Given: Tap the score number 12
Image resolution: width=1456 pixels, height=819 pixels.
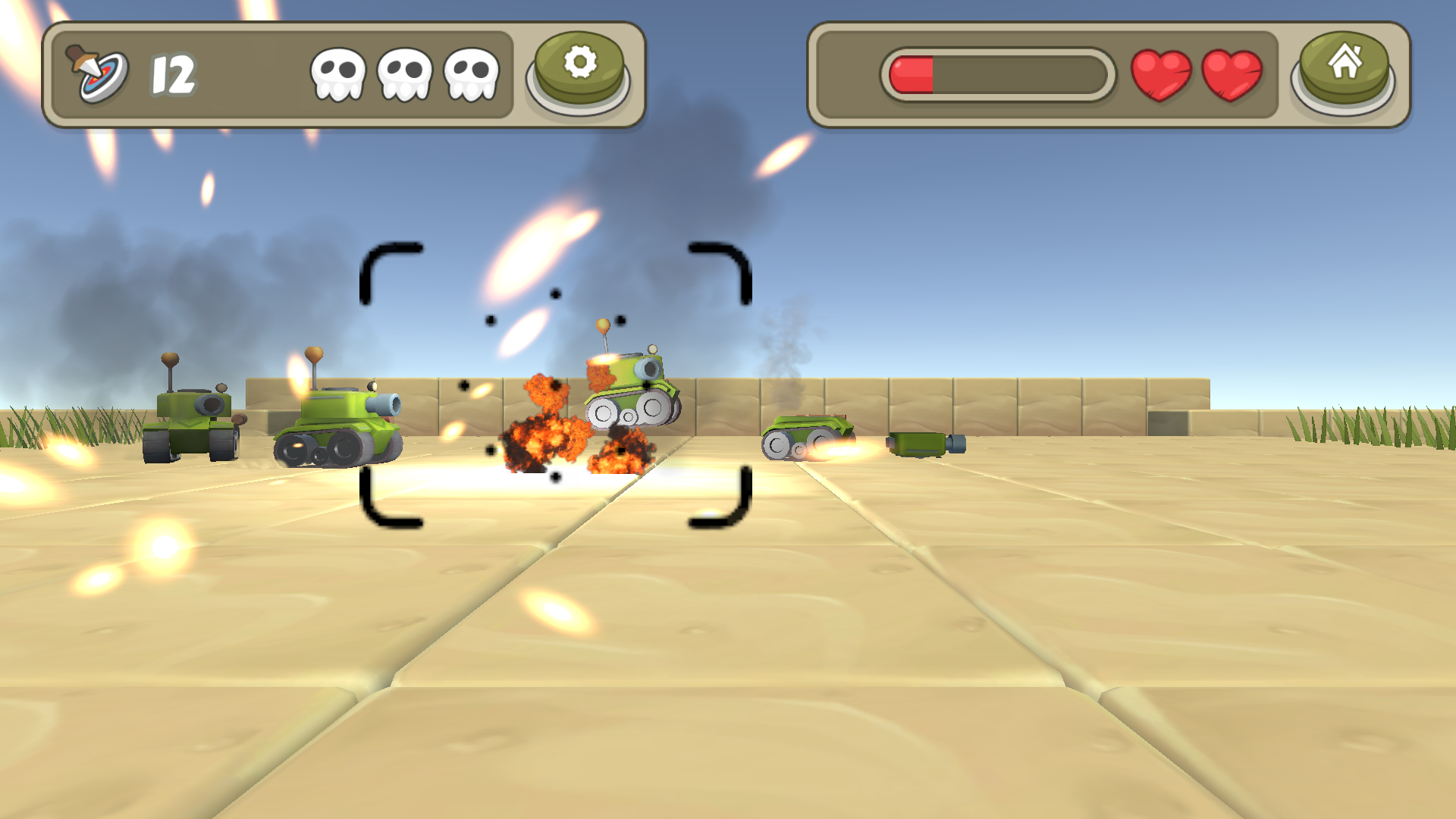Looking at the screenshot, I should coord(173,74).
